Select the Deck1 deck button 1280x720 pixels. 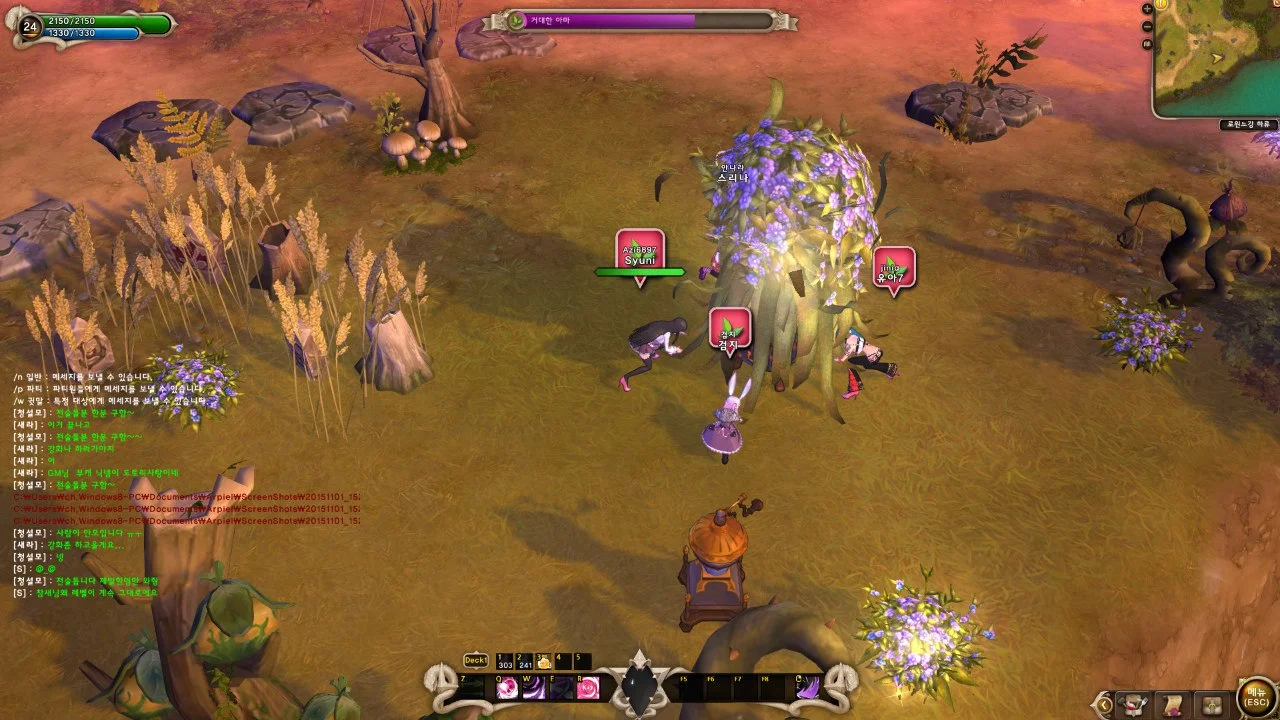476,661
